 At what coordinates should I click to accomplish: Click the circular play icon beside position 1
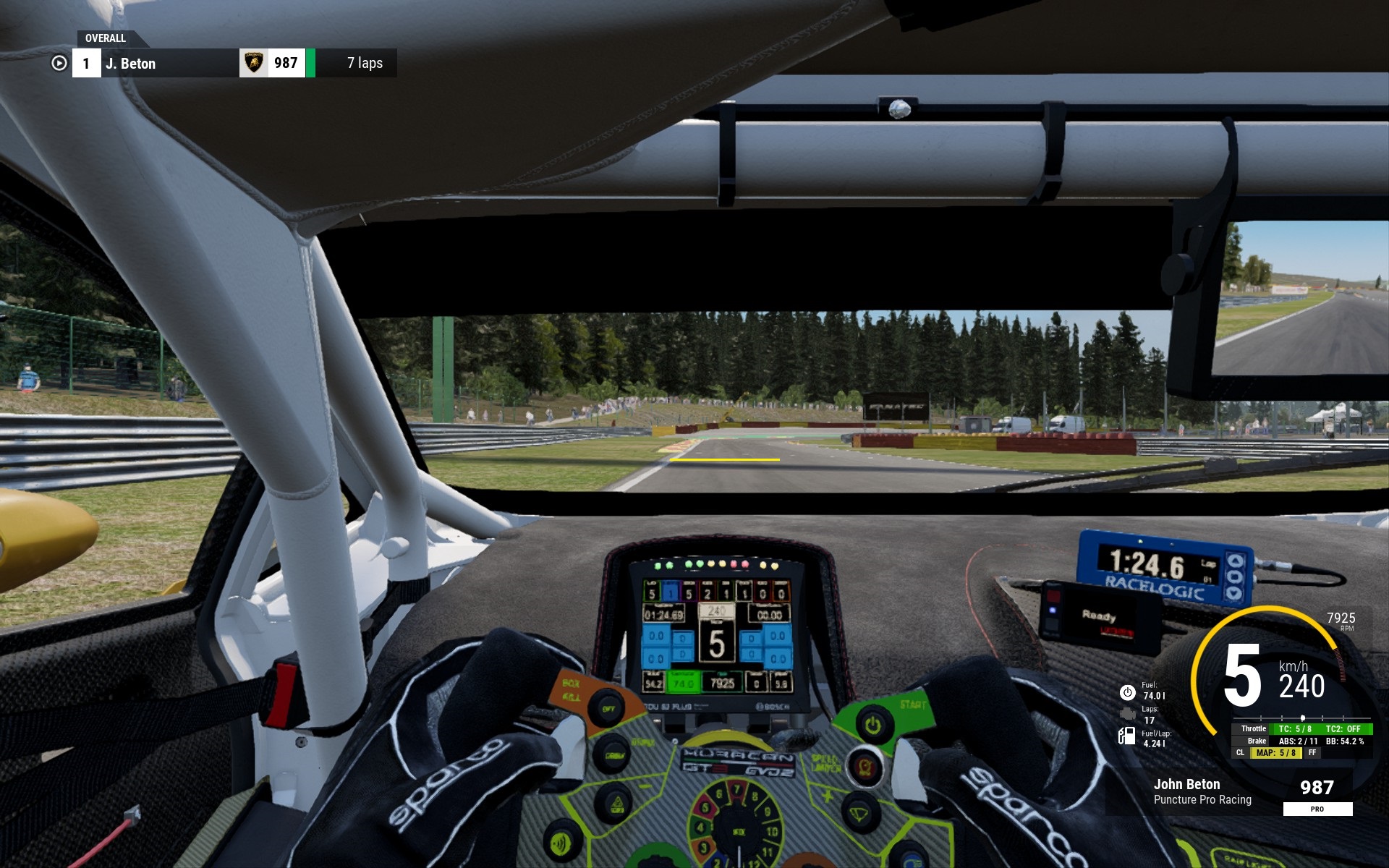tap(59, 64)
